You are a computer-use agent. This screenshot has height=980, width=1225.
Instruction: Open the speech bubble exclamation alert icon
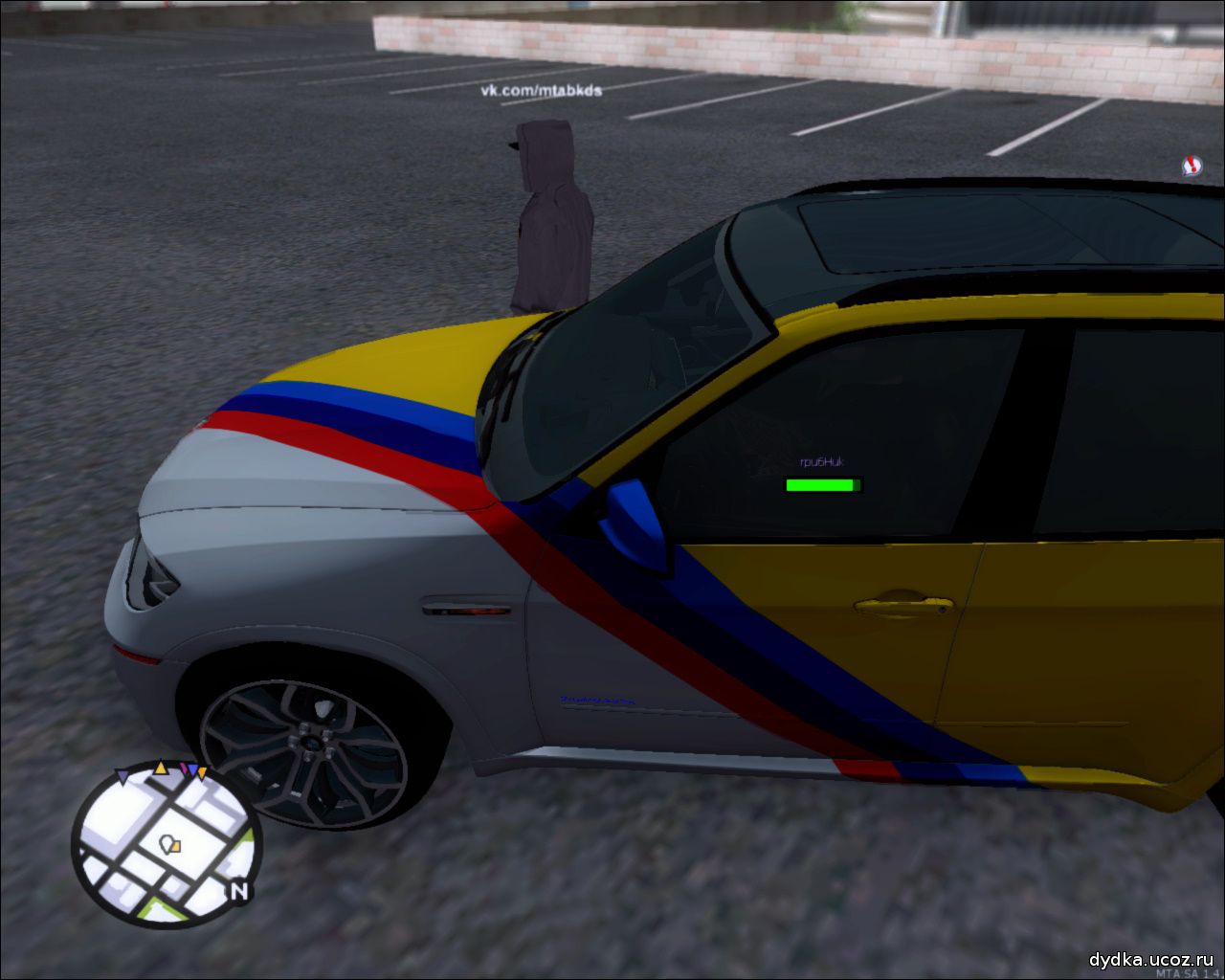click(x=1192, y=166)
